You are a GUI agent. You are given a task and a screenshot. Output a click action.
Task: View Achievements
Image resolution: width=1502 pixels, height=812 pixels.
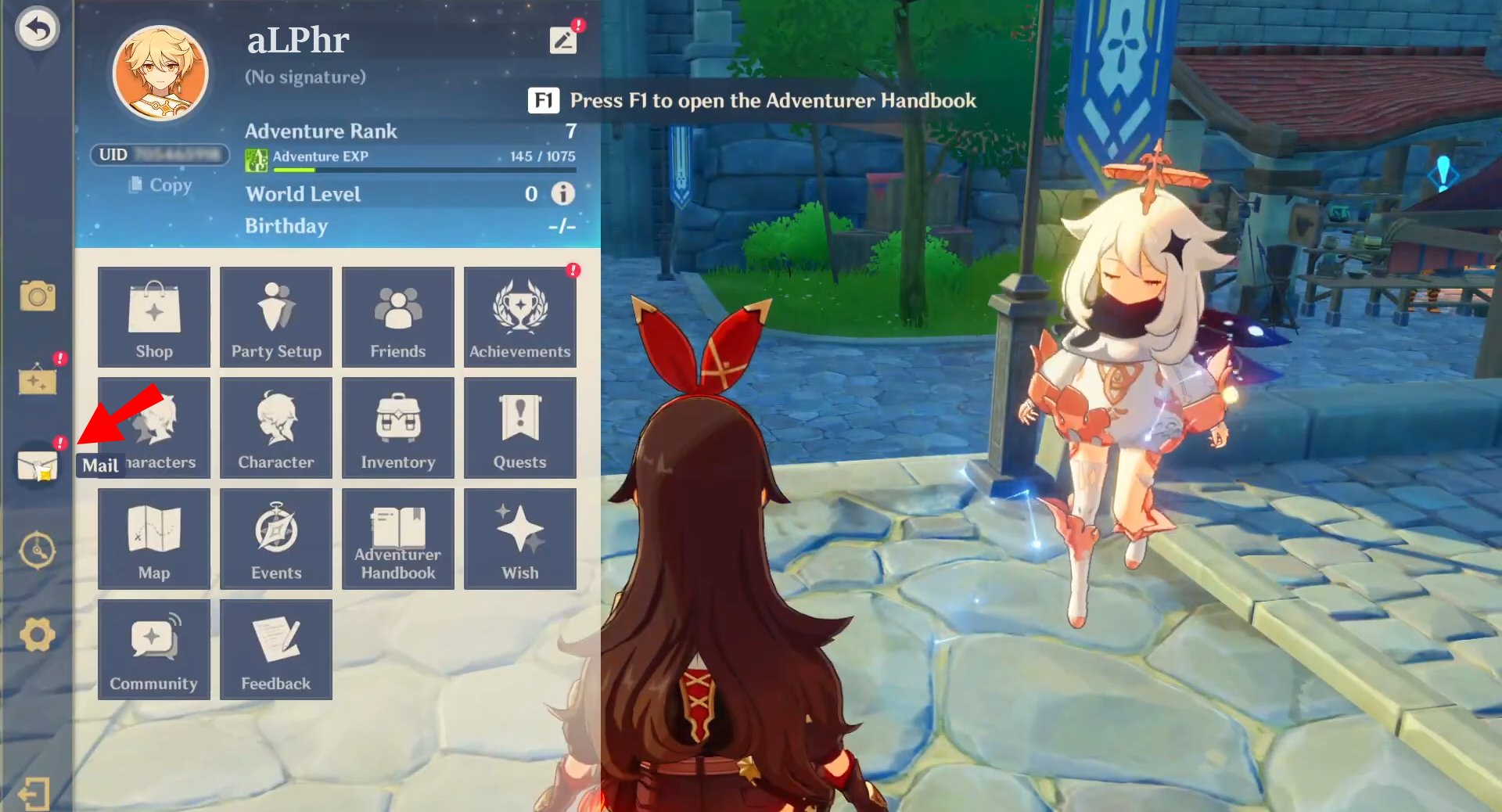click(520, 317)
